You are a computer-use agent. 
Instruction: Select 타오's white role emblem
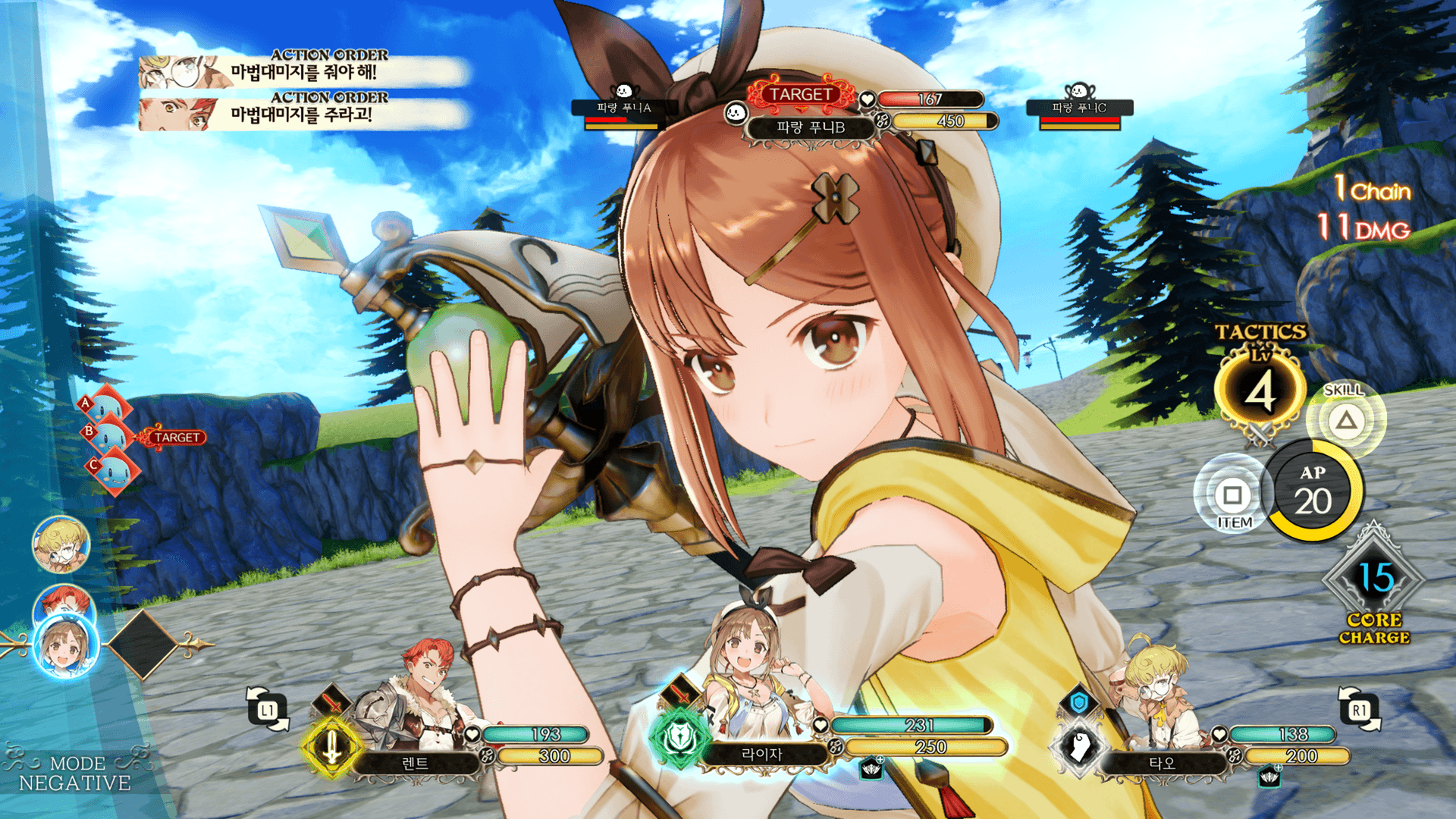(1079, 747)
